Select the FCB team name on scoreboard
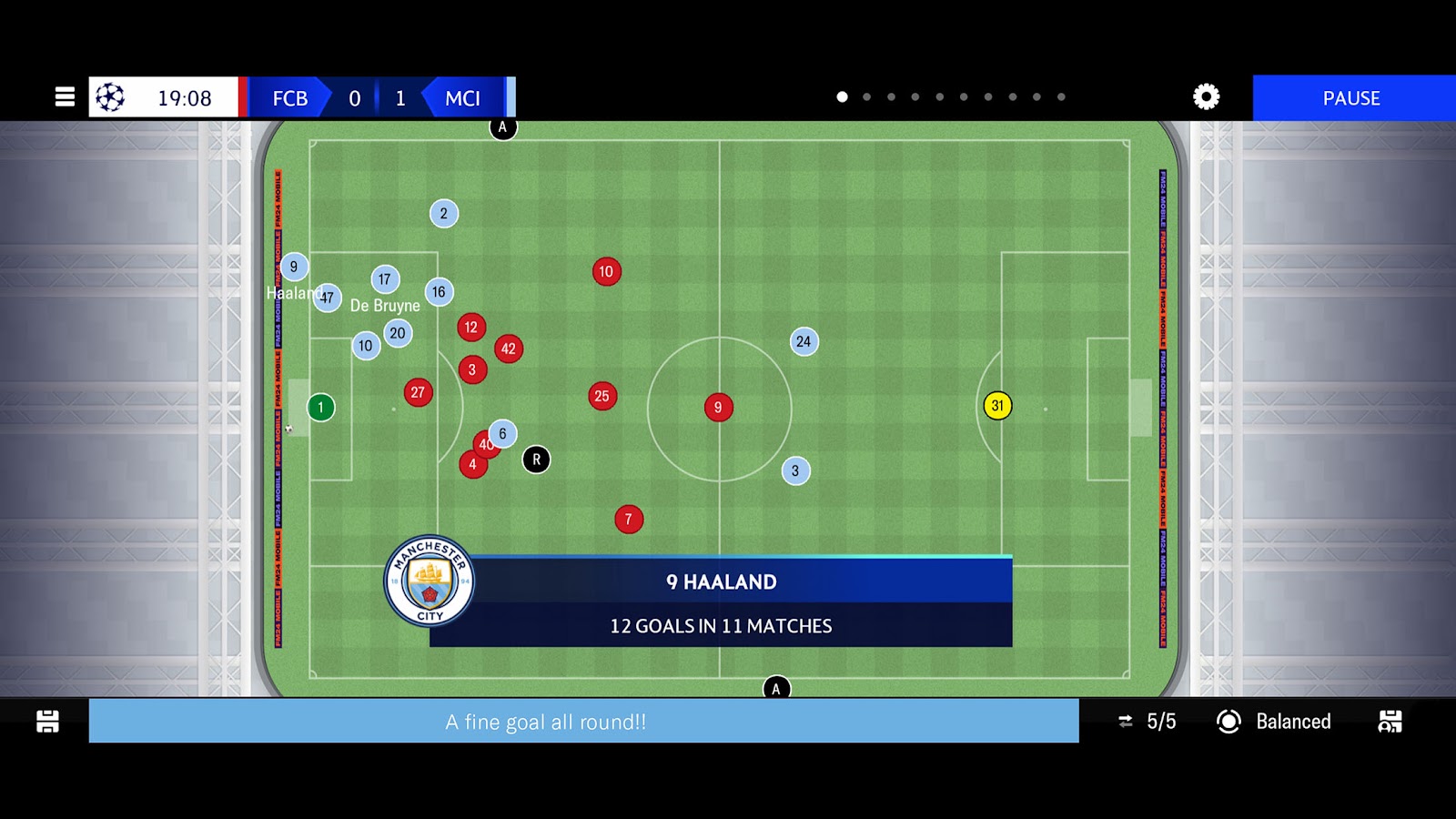The image size is (1456, 819). pyautogui.click(x=289, y=98)
